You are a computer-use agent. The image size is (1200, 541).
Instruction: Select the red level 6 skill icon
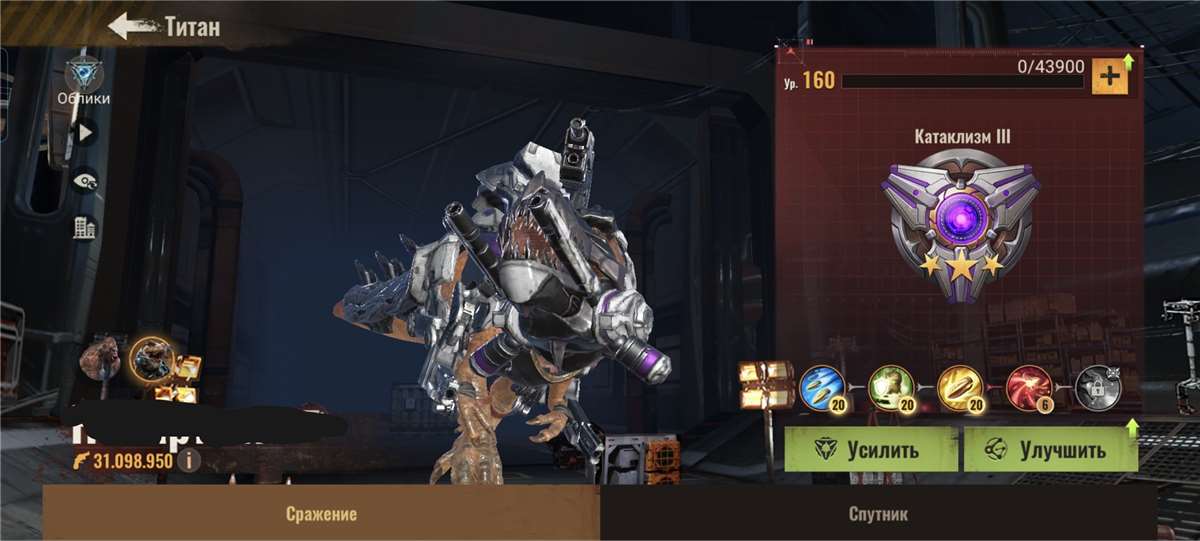pos(1028,386)
